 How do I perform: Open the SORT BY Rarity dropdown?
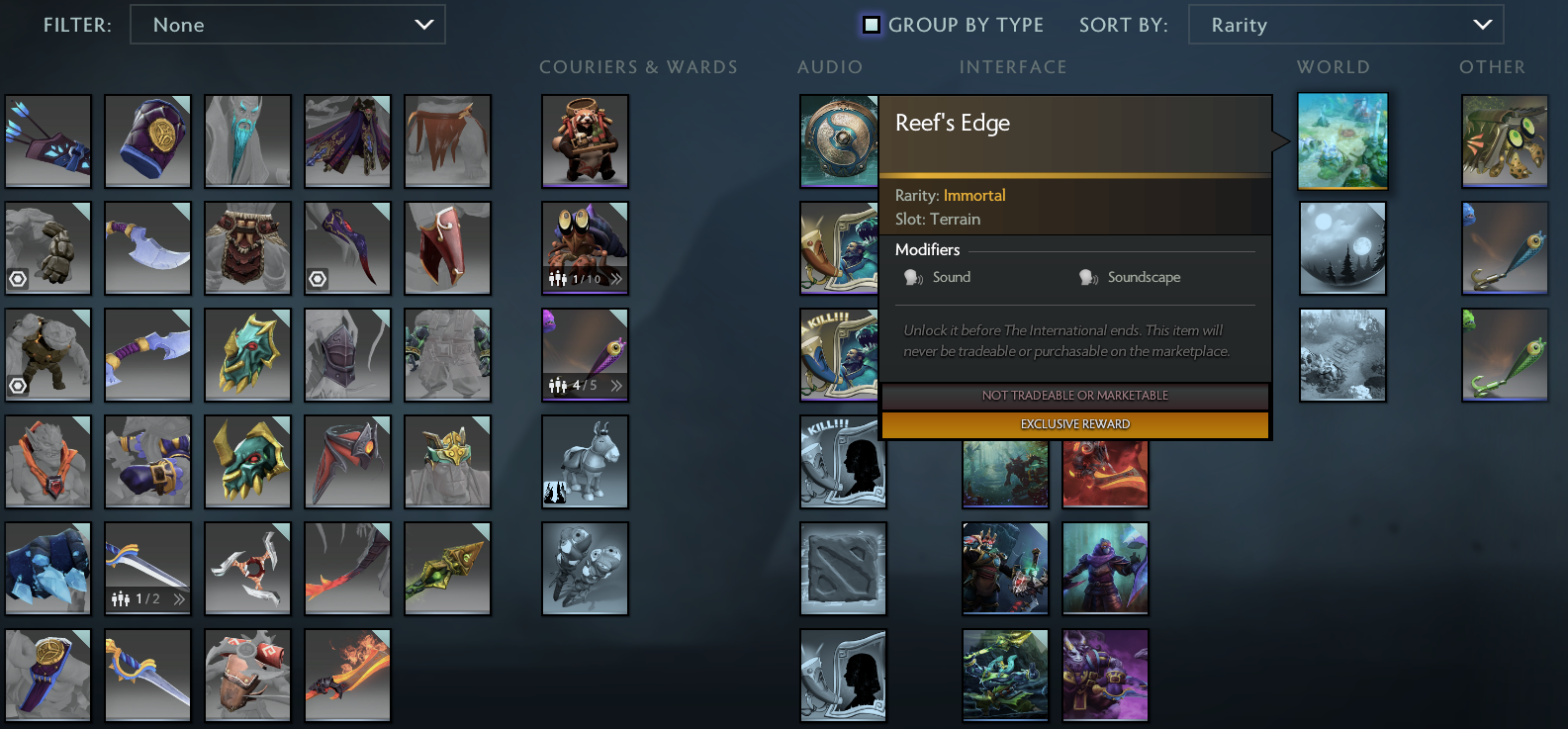click(1344, 25)
